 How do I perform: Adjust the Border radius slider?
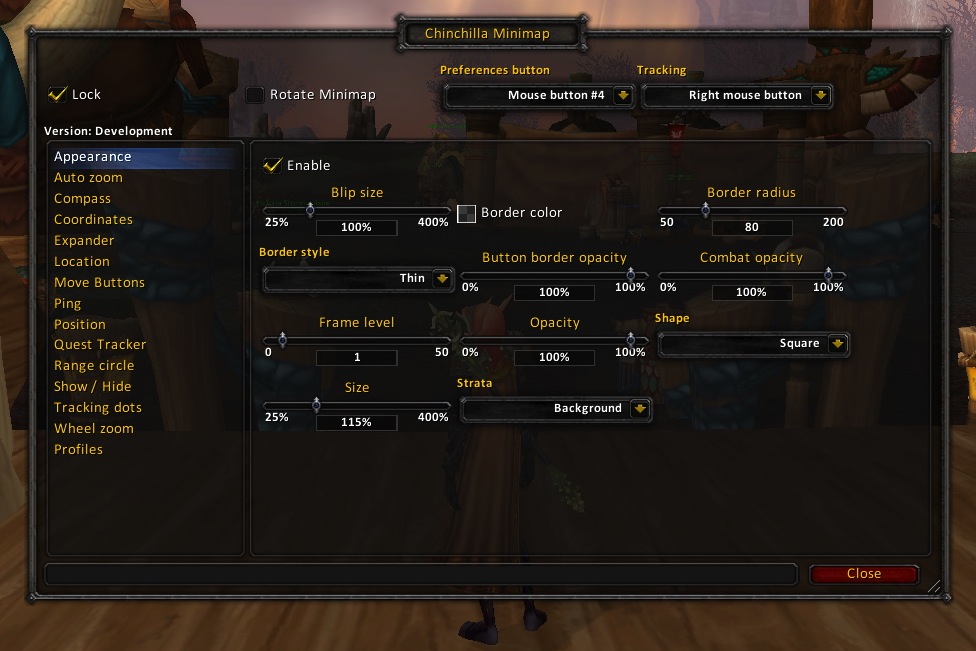pyautogui.click(x=751, y=210)
